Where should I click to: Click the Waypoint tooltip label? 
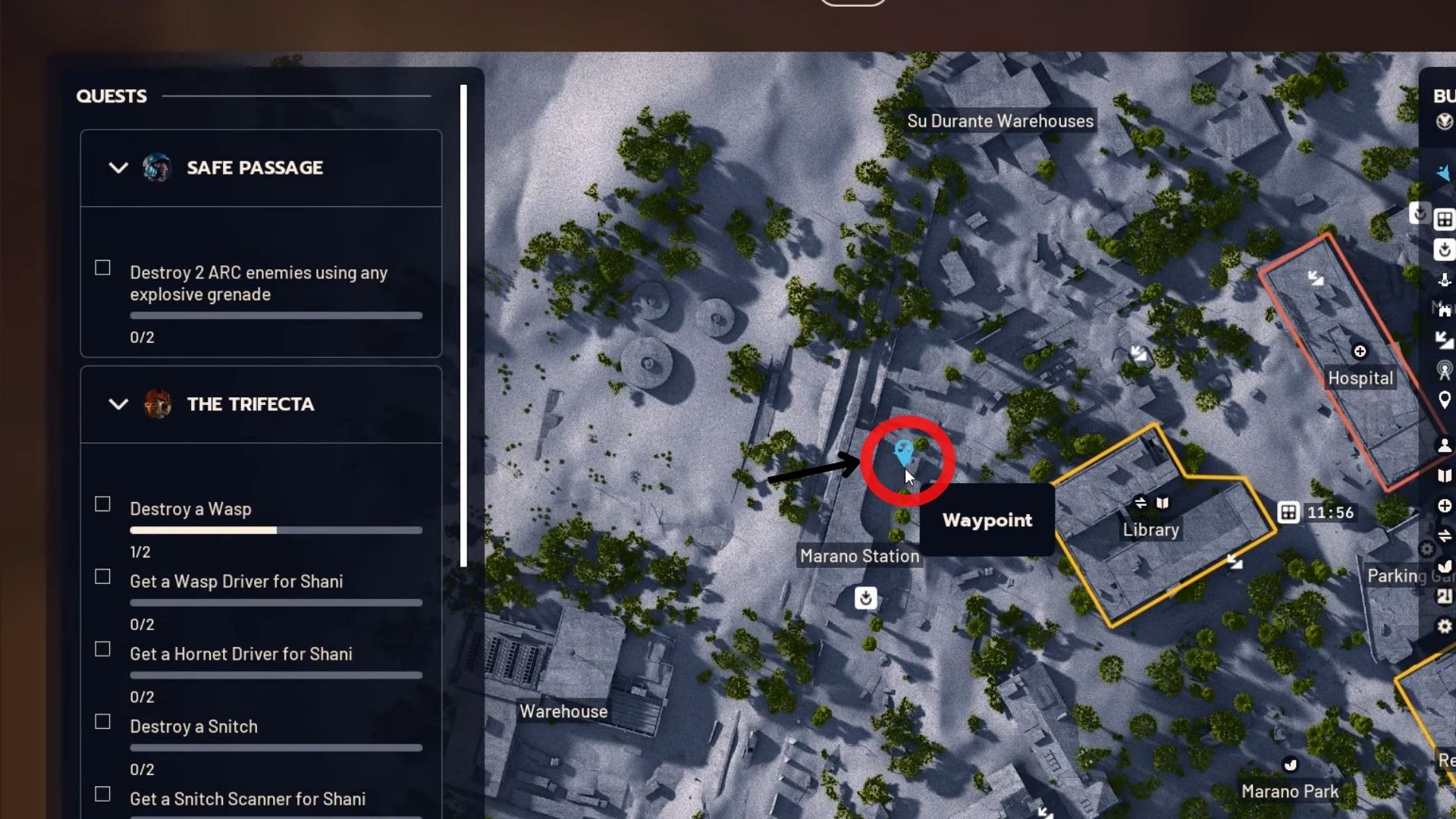click(987, 520)
